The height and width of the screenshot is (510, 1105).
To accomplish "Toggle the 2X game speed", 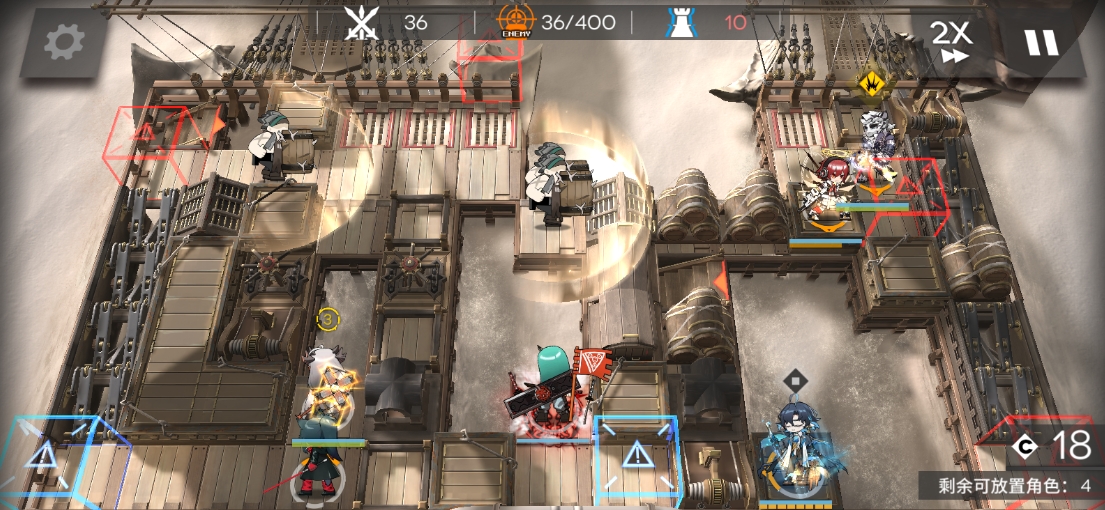I will click(951, 41).
